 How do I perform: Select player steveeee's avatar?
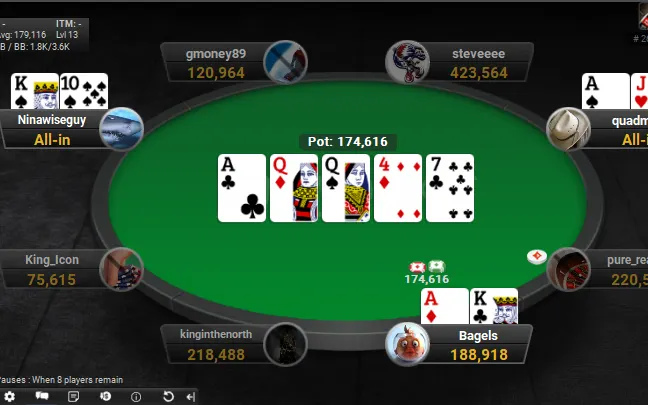point(407,62)
